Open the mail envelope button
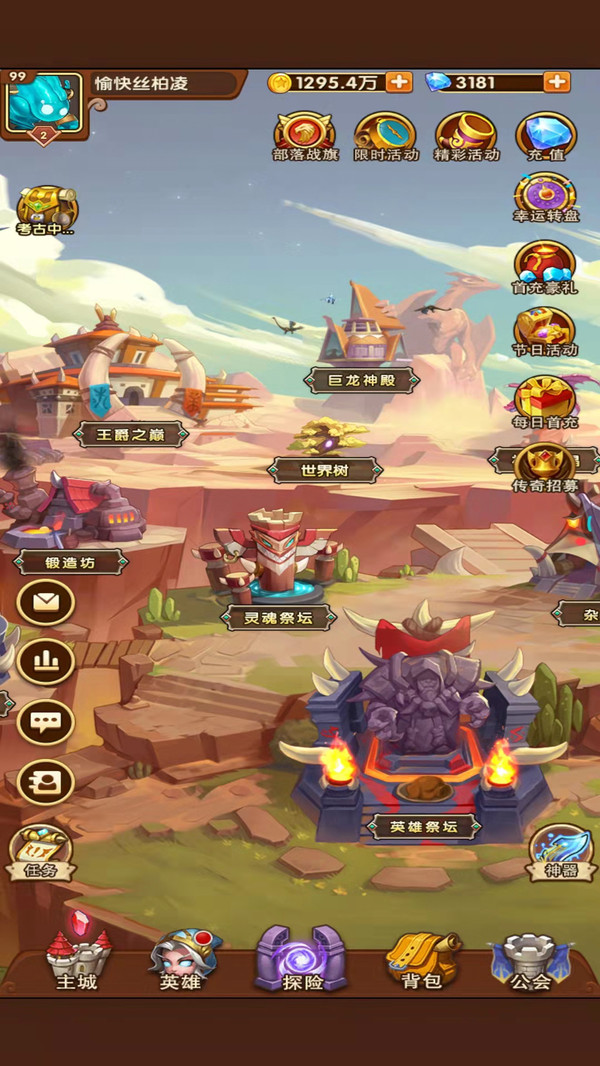The image size is (600, 1066). point(46,603)
